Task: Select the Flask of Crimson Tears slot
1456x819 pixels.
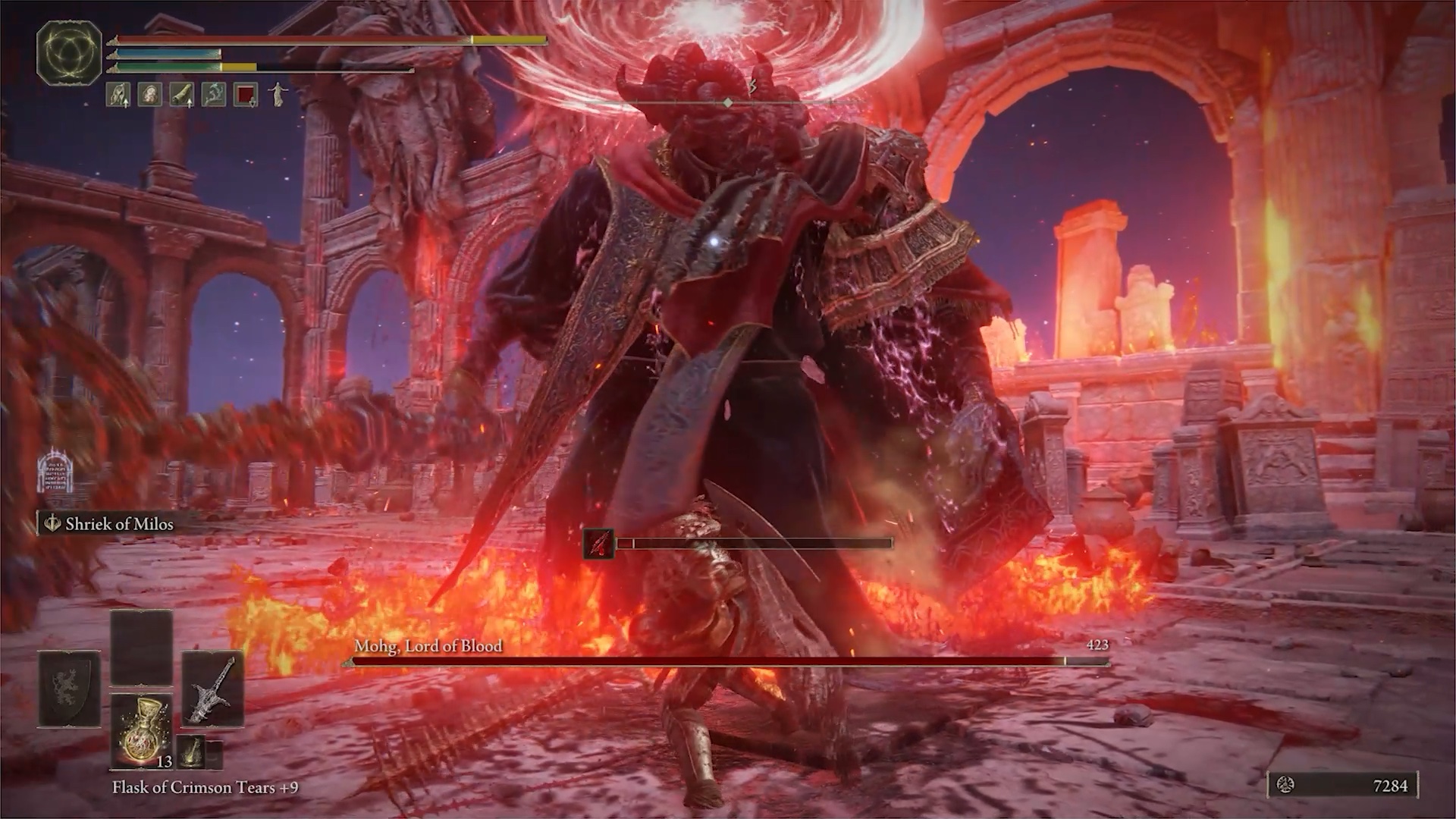Action: (x=142, y=730)
